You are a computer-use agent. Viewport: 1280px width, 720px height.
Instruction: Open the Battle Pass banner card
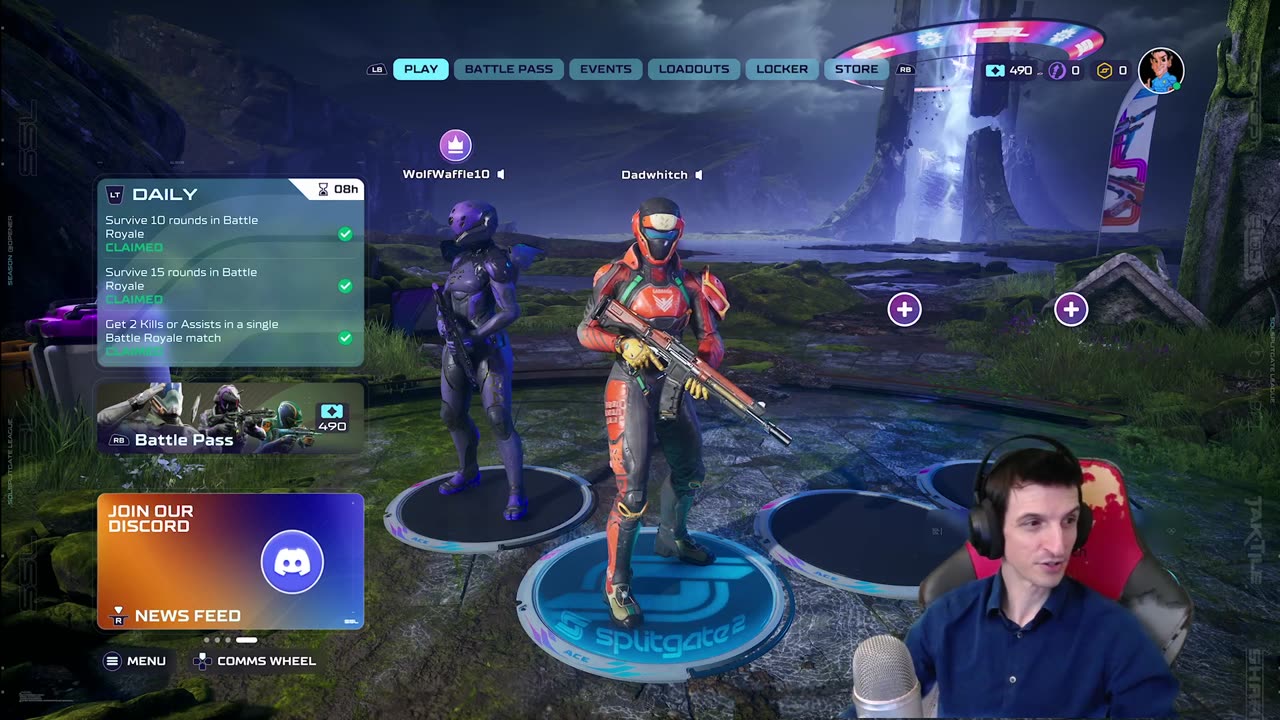230,419
